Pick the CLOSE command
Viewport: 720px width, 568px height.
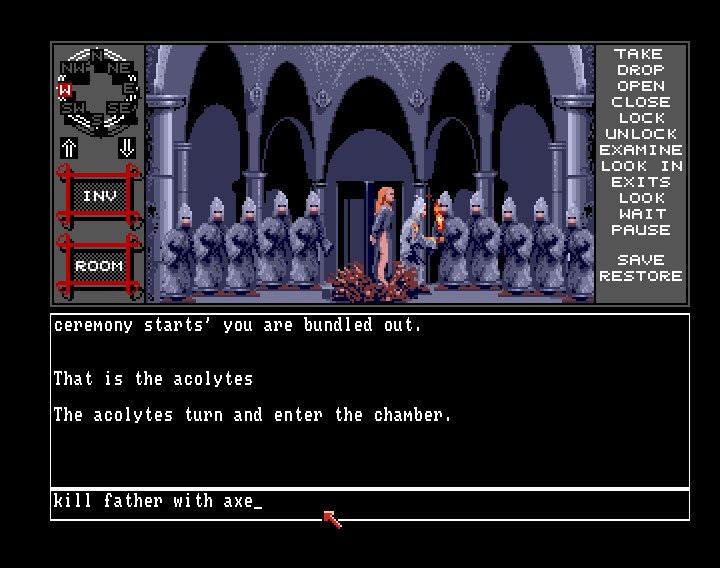tap(640, 102)
